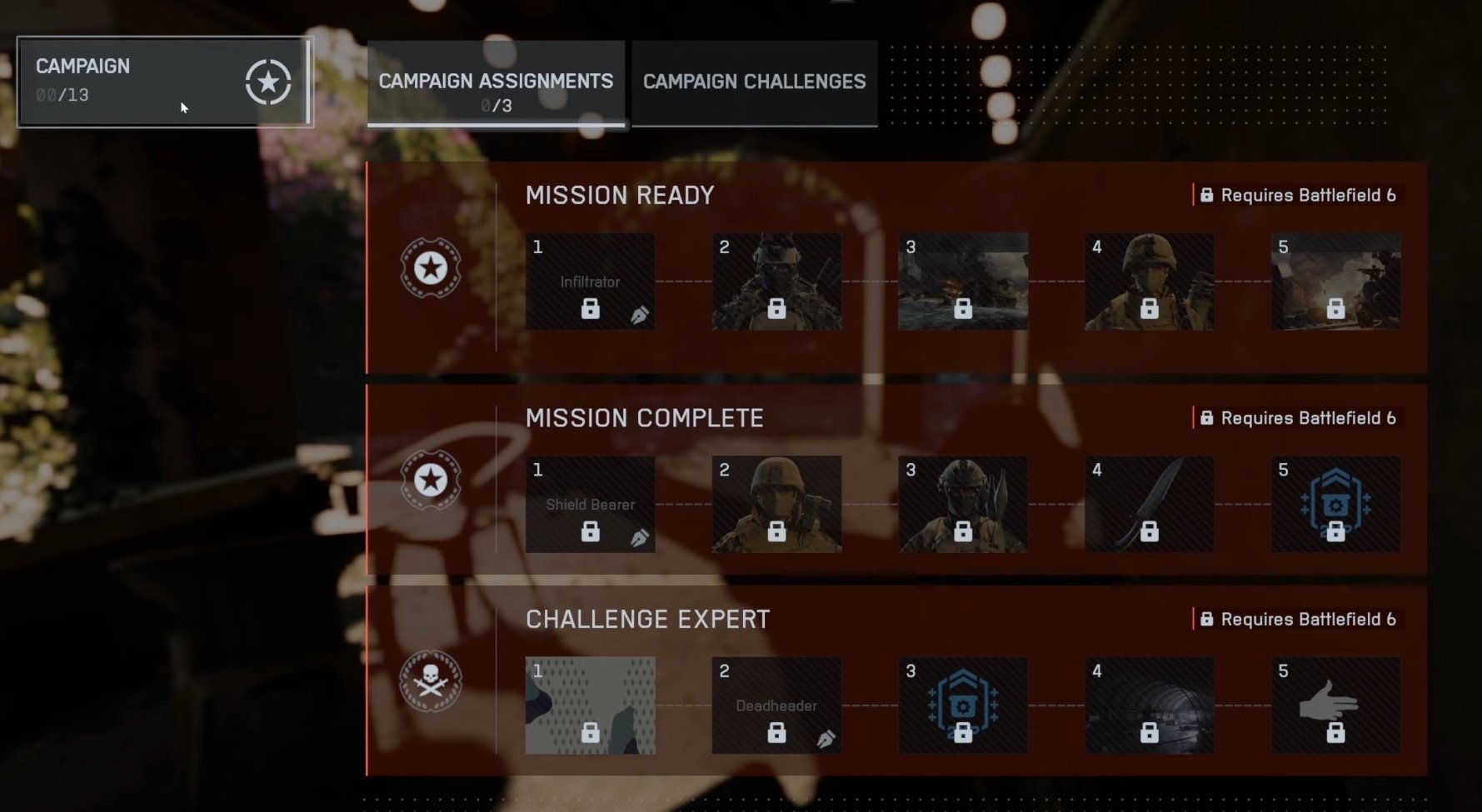Viewport: 1482px width, 812px height.
Task: Select the Campaign category panel
Action: point(165,82)
